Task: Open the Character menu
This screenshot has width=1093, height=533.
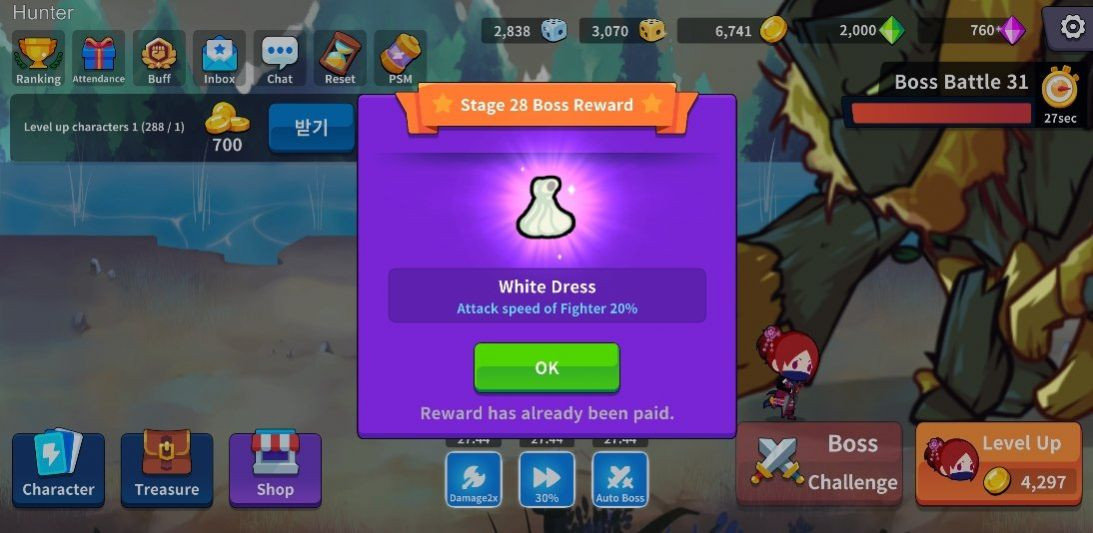Action: pos(58,469)
